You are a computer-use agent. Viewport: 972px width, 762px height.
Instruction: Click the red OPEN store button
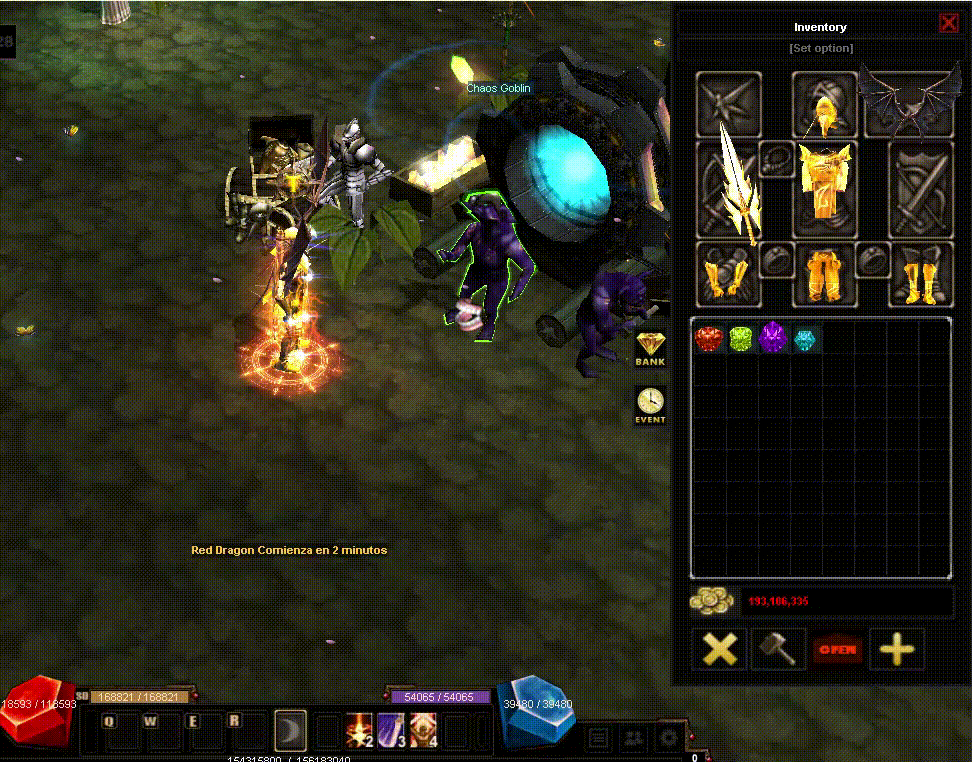pos(837,649)
